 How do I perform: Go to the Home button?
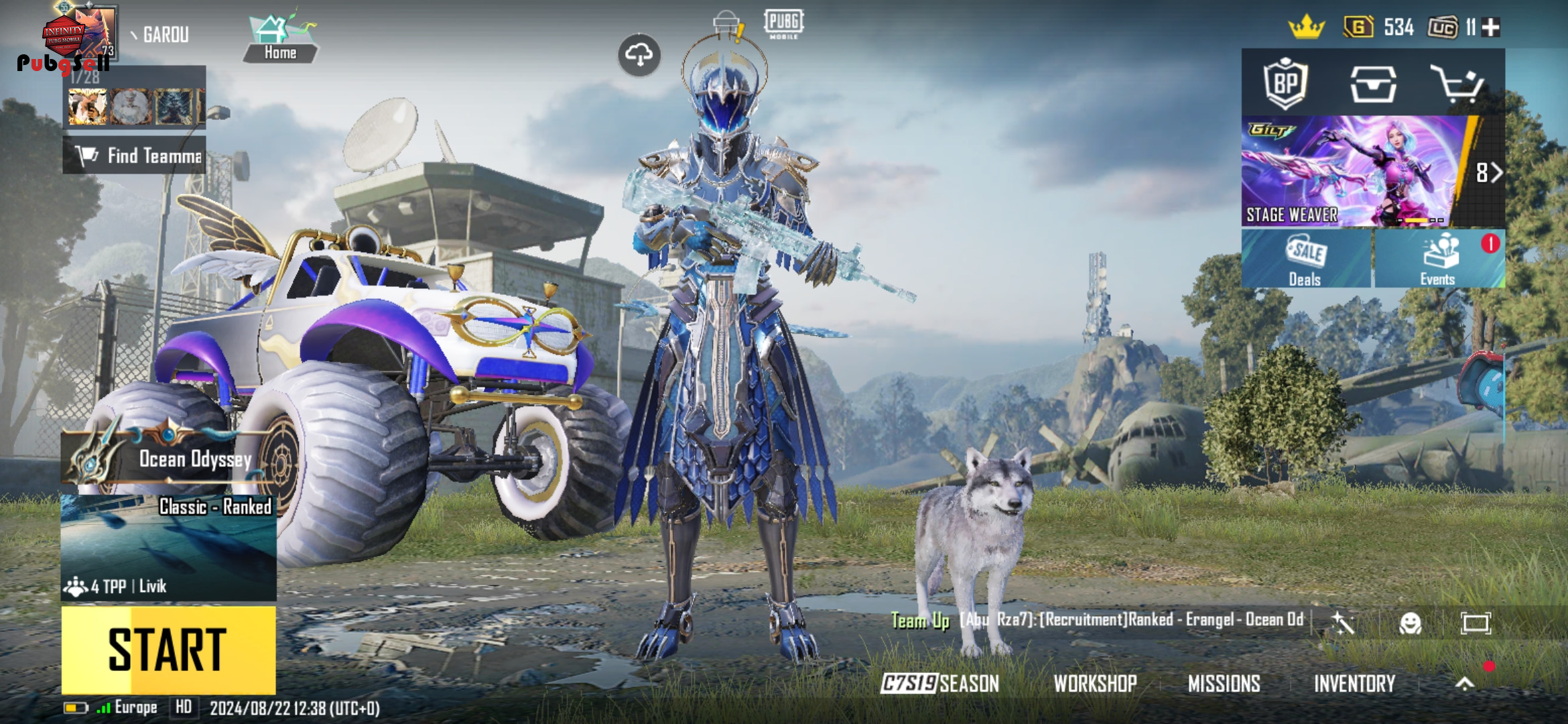(x=280, y=40)
